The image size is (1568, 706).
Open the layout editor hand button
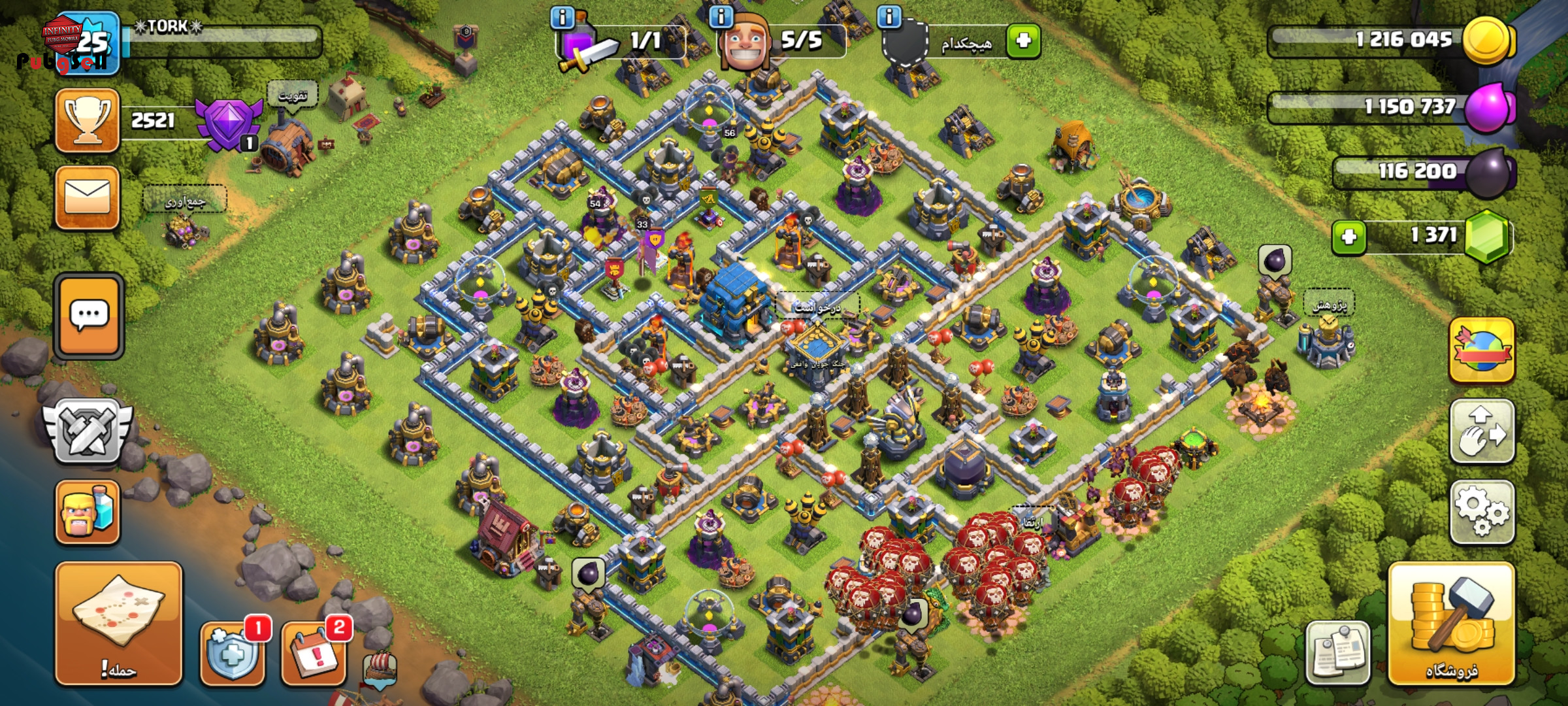(1481, 431)
